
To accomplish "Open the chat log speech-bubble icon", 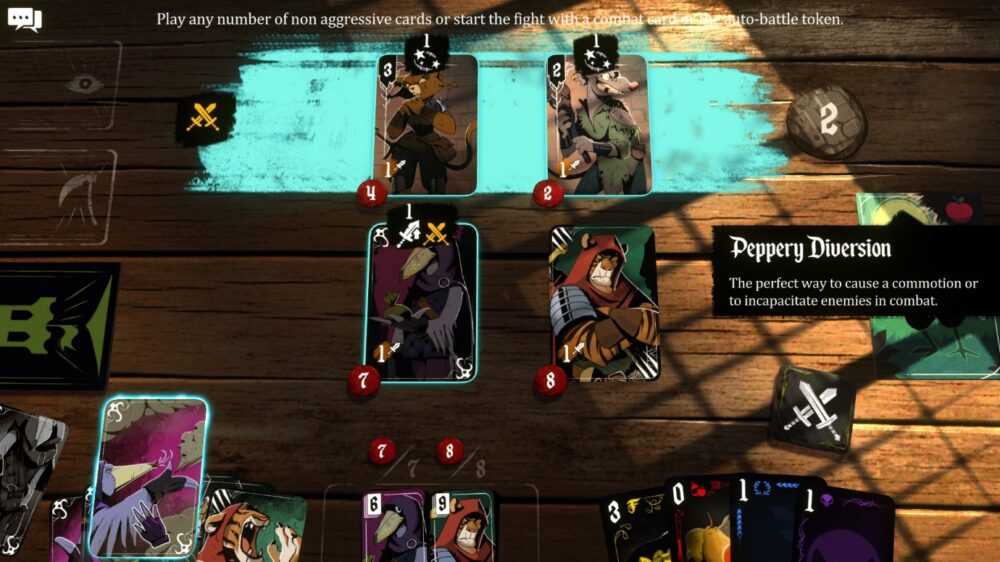I will (24, 19).
